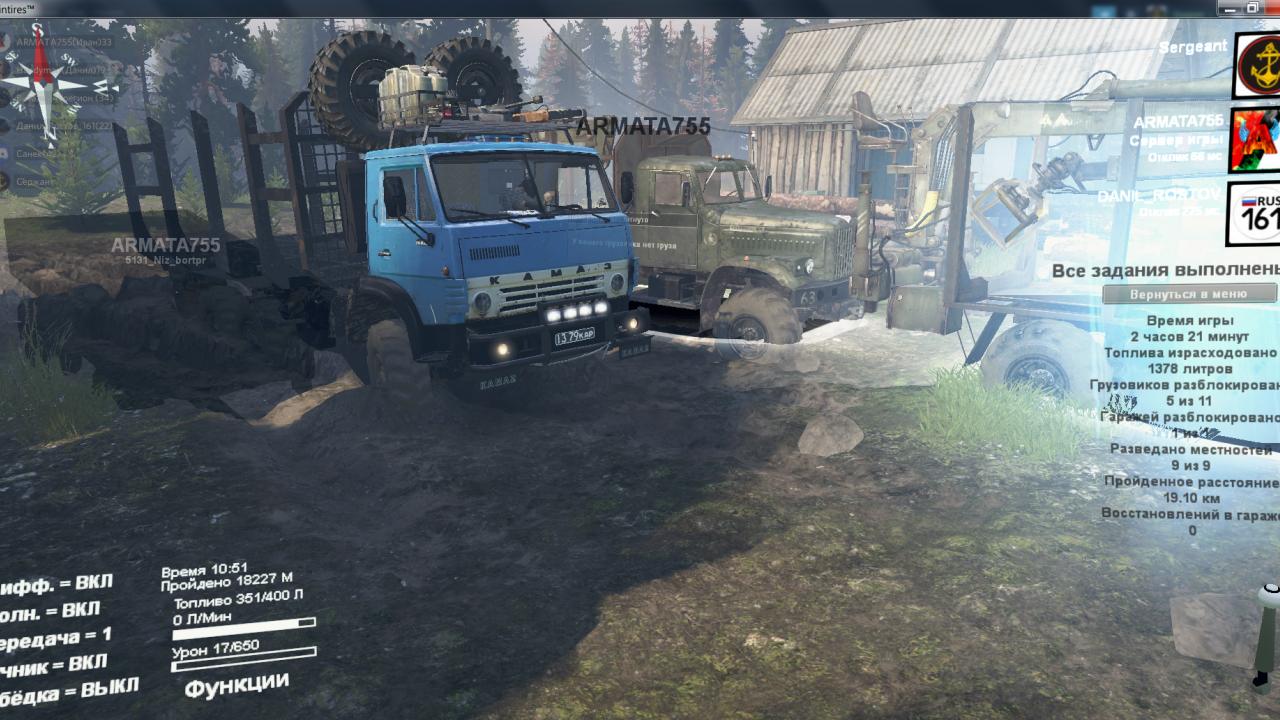Click the compass rose

(x=42, y=84)
